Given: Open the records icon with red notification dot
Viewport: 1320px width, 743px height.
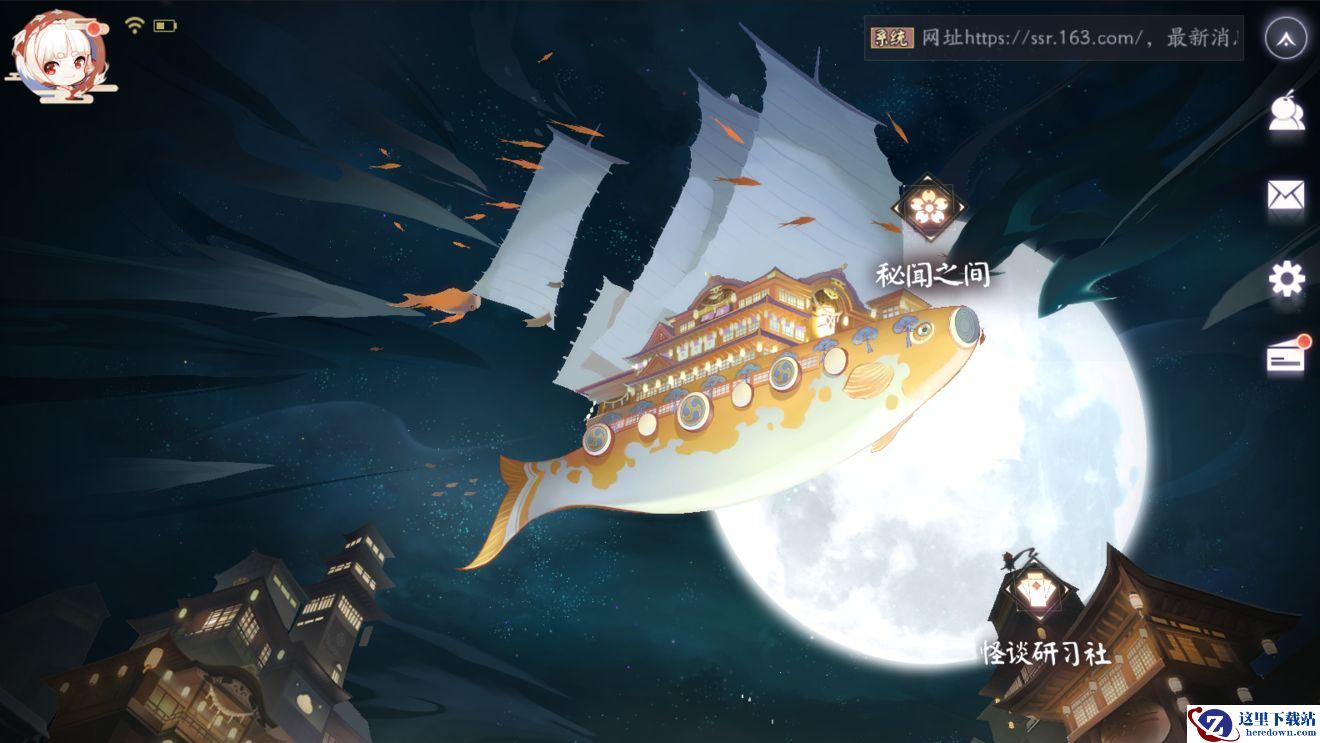Looking at the screenshot, I should coord(1287,355).
